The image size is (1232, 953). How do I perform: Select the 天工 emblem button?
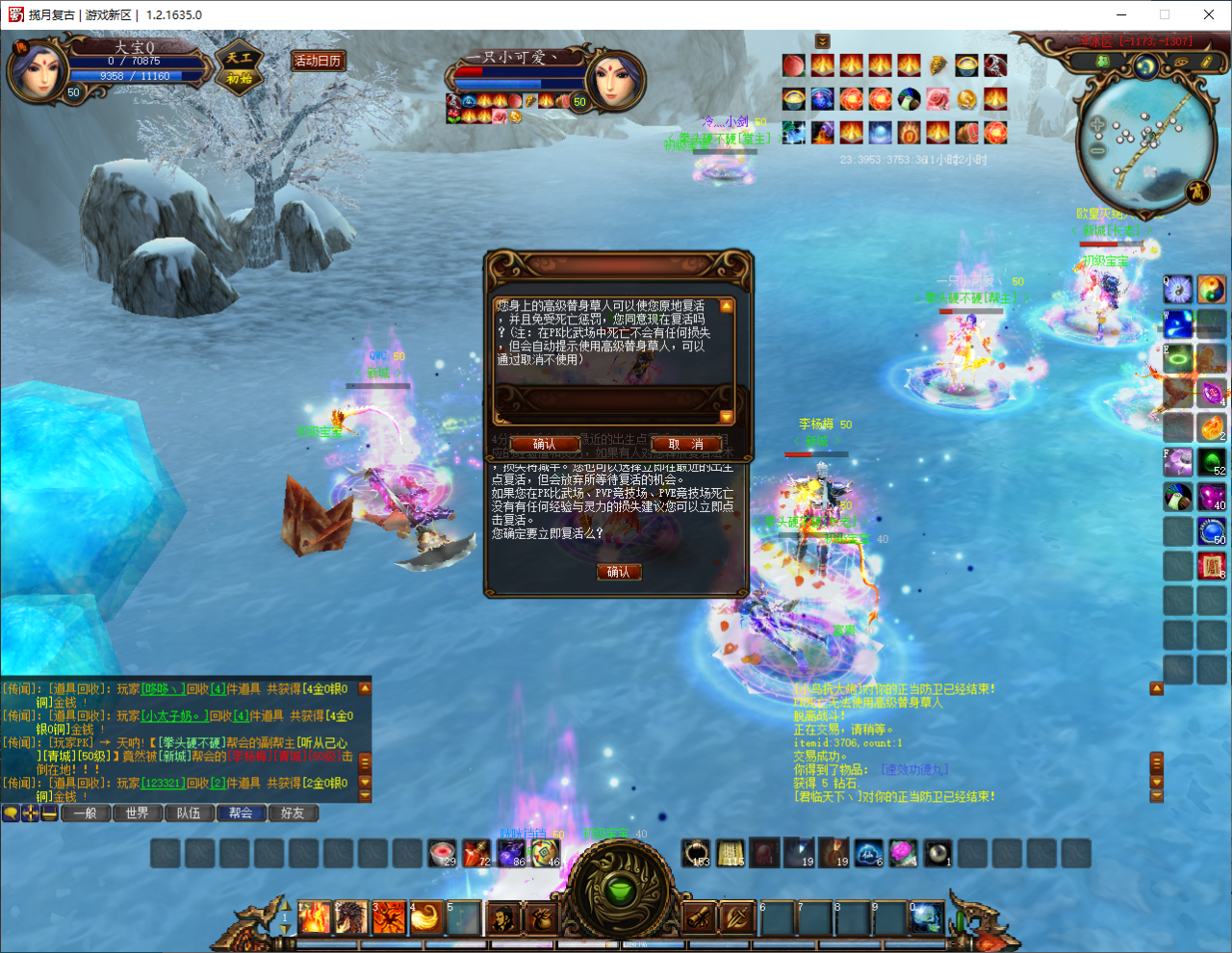tap(239, 67)
